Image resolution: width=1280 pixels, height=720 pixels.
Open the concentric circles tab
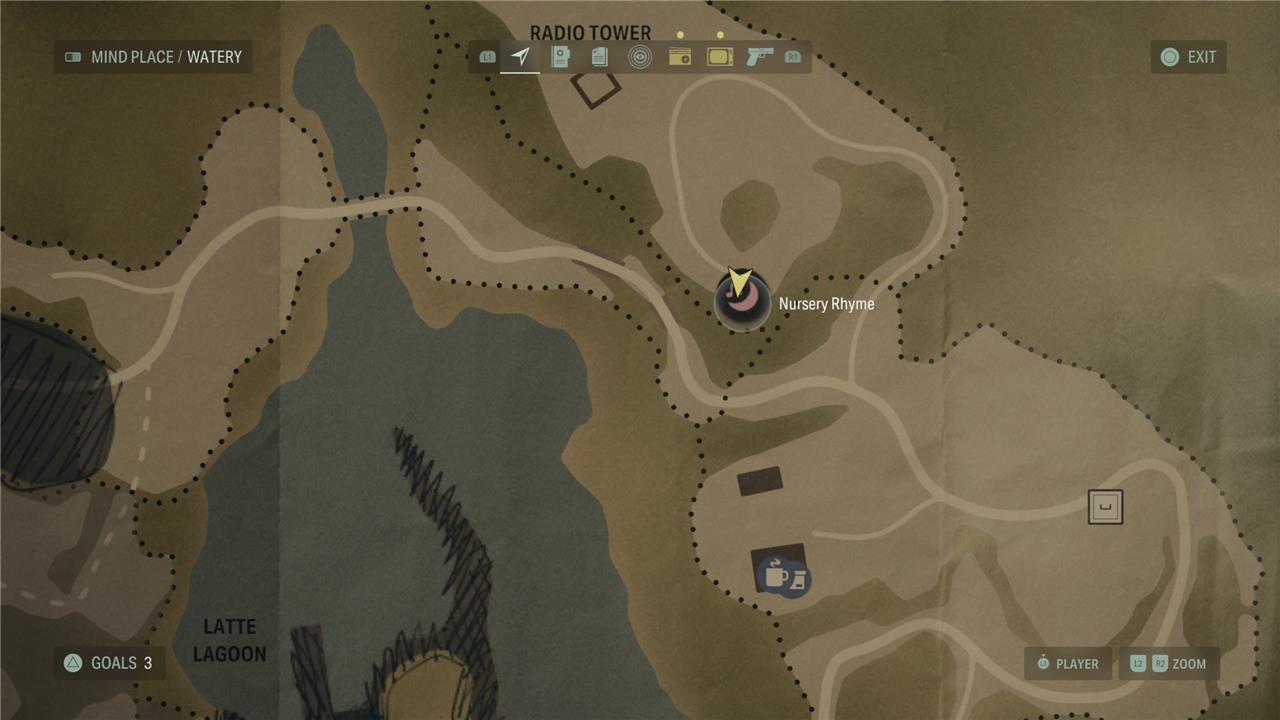point(640,57)
